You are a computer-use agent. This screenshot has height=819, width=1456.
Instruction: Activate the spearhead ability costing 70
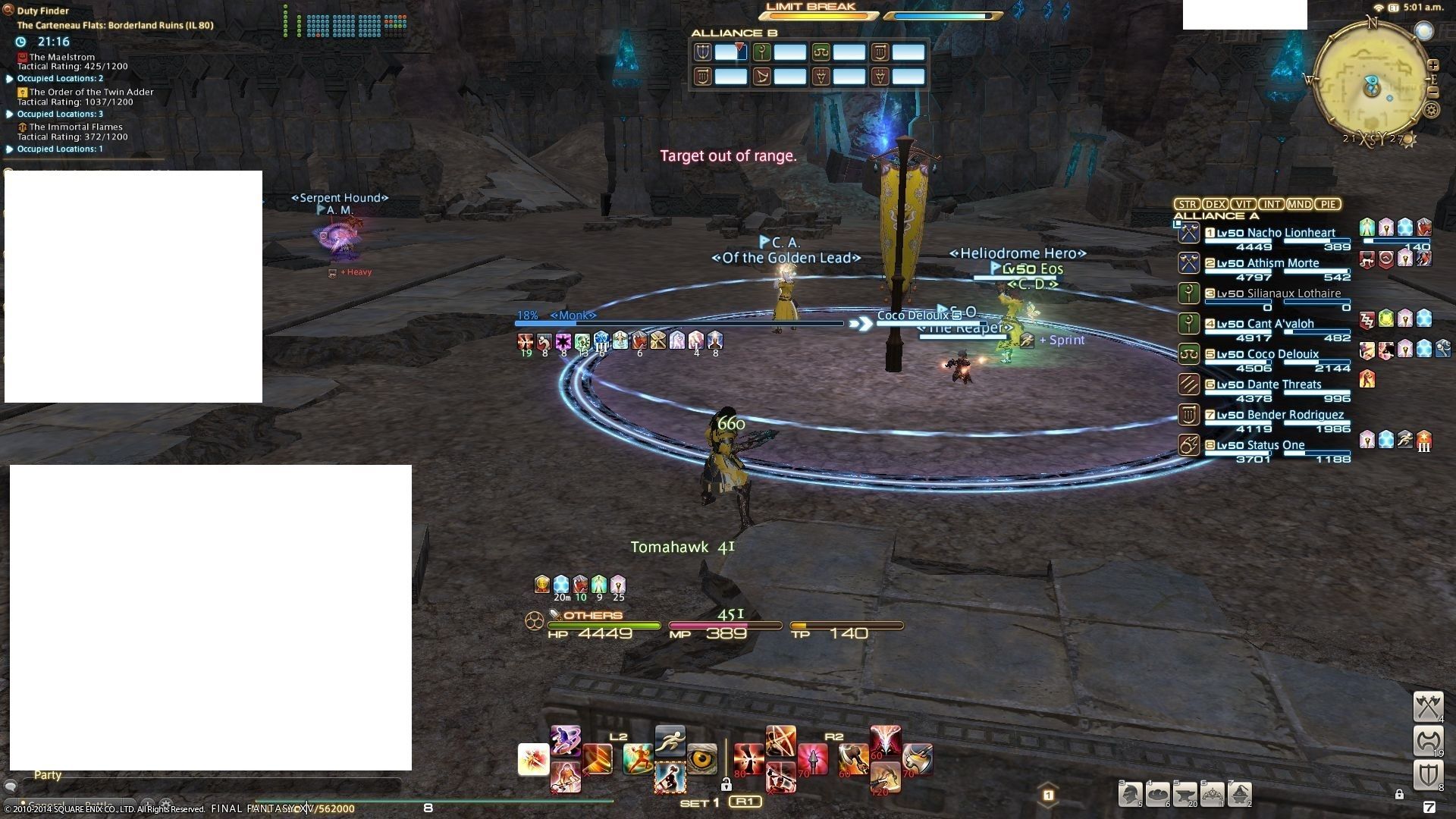811,759
